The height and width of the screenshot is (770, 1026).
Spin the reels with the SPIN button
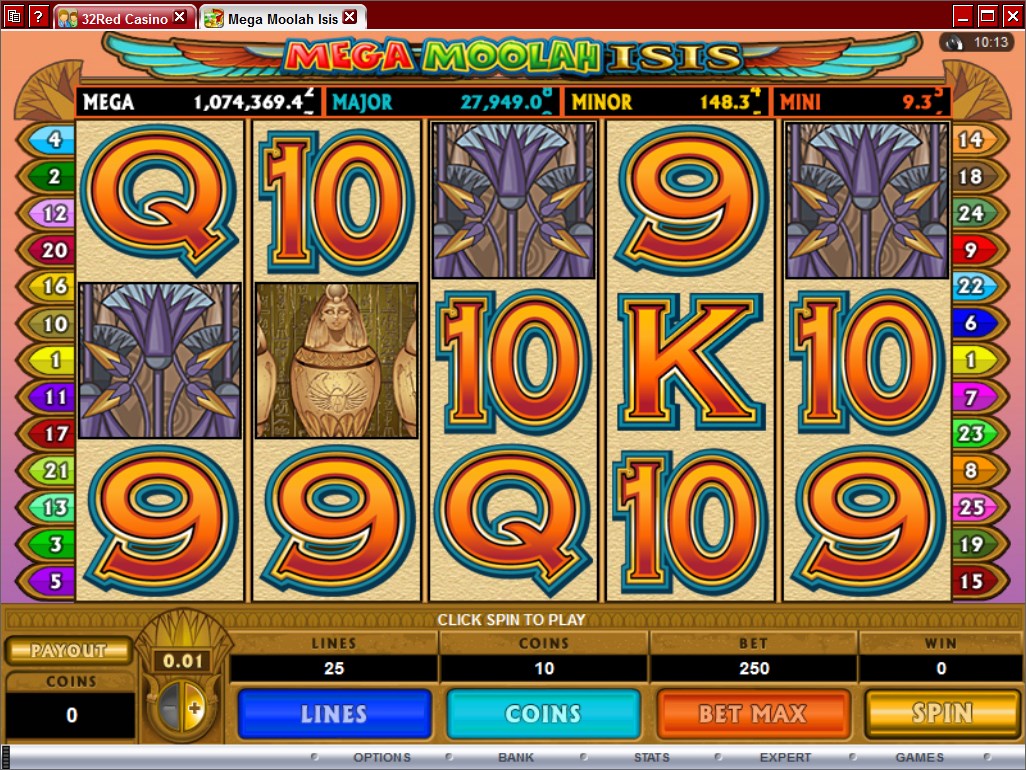coord(942,713)
